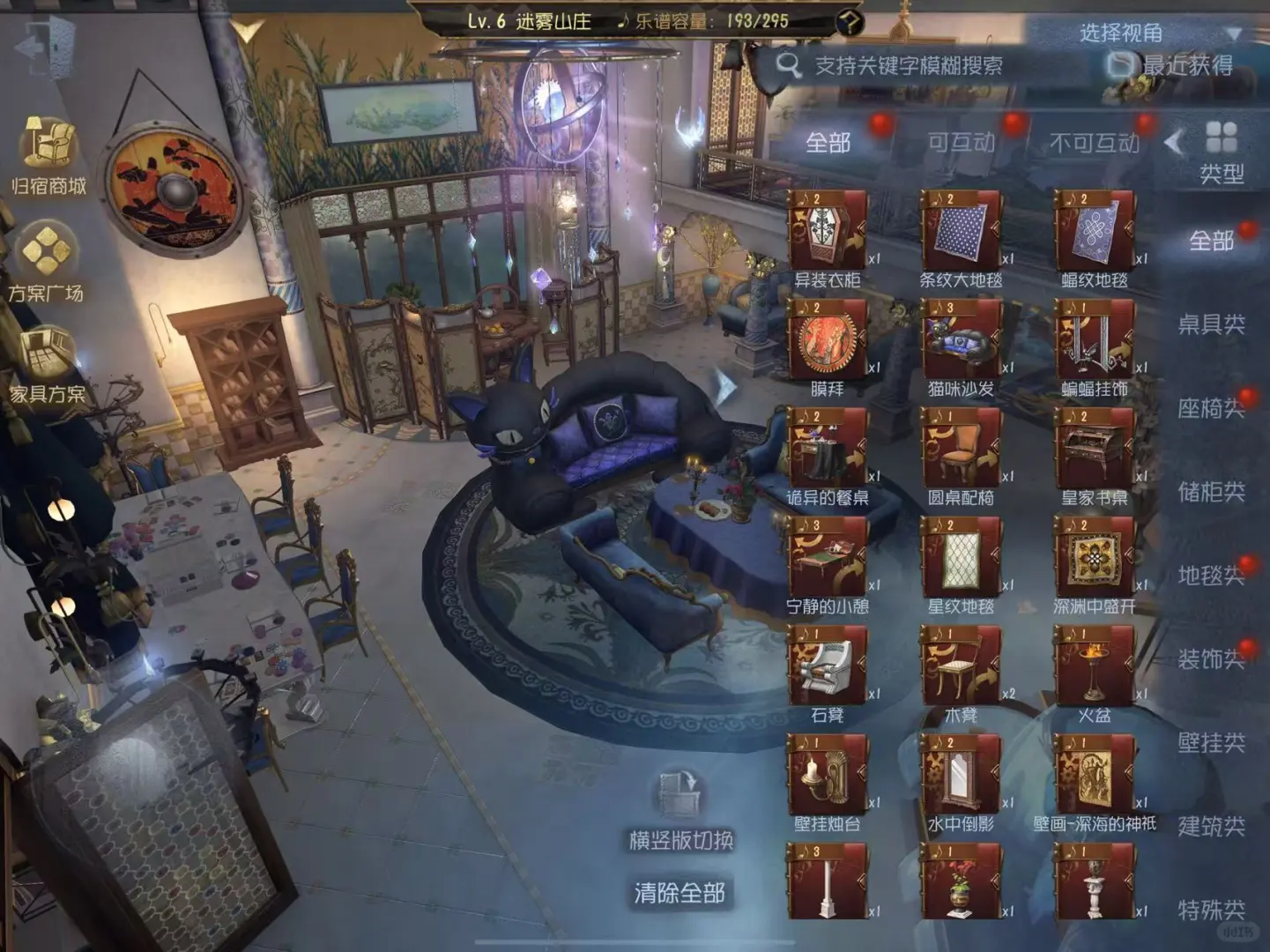Toggle the 最近获得 checkbox

pos(1121,64)
